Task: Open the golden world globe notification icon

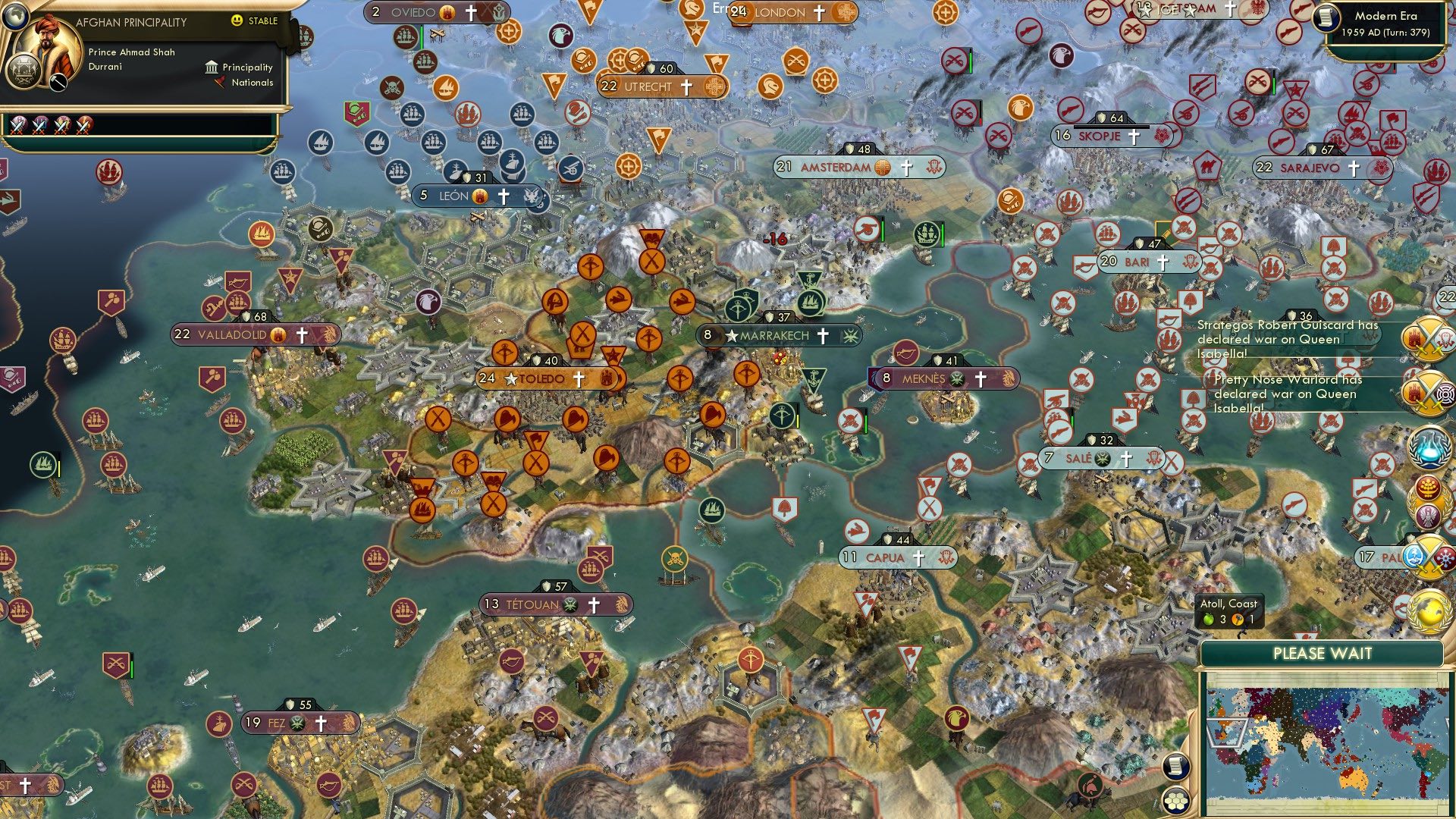Action: coord(1429,611)
